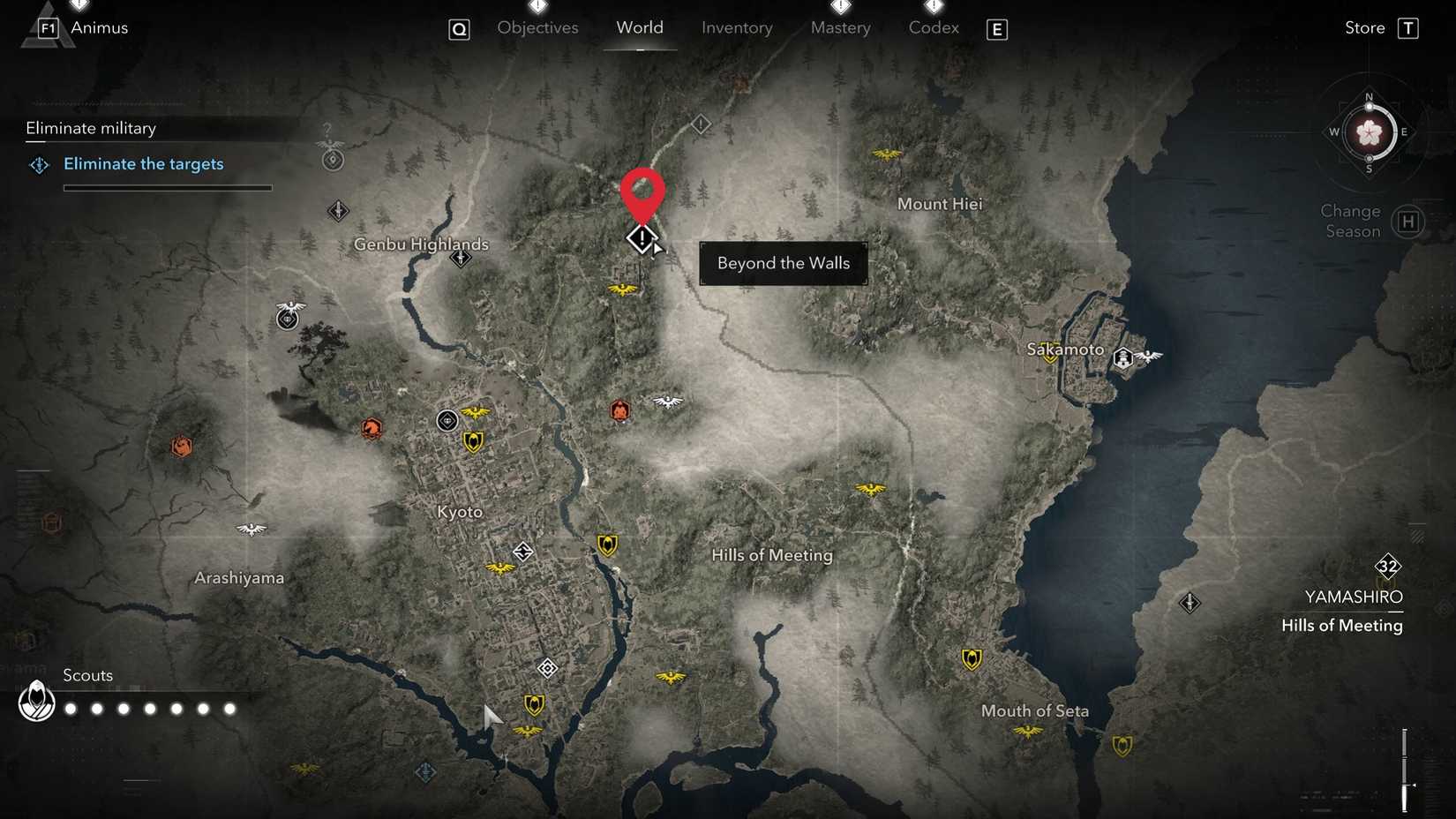Click Change Season

click(x=1350, y=221)
